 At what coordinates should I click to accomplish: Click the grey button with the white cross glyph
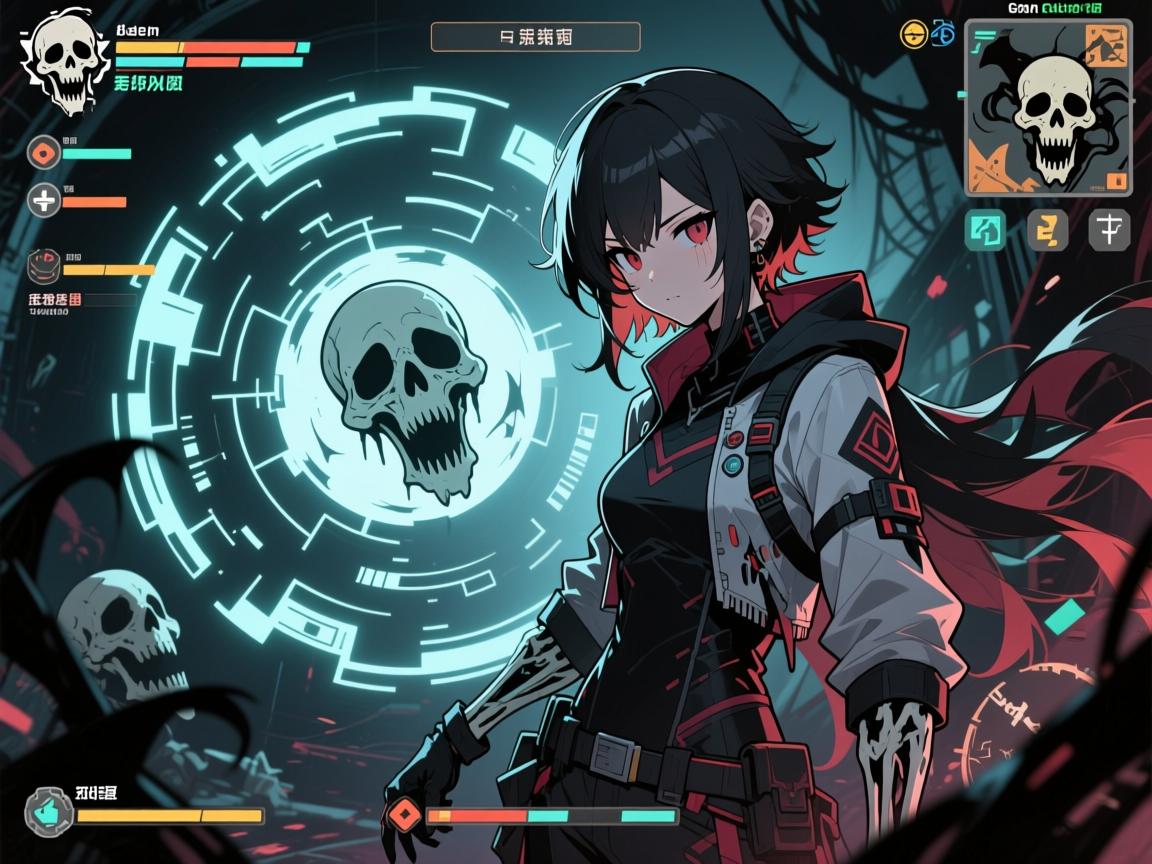(1110, 230)
